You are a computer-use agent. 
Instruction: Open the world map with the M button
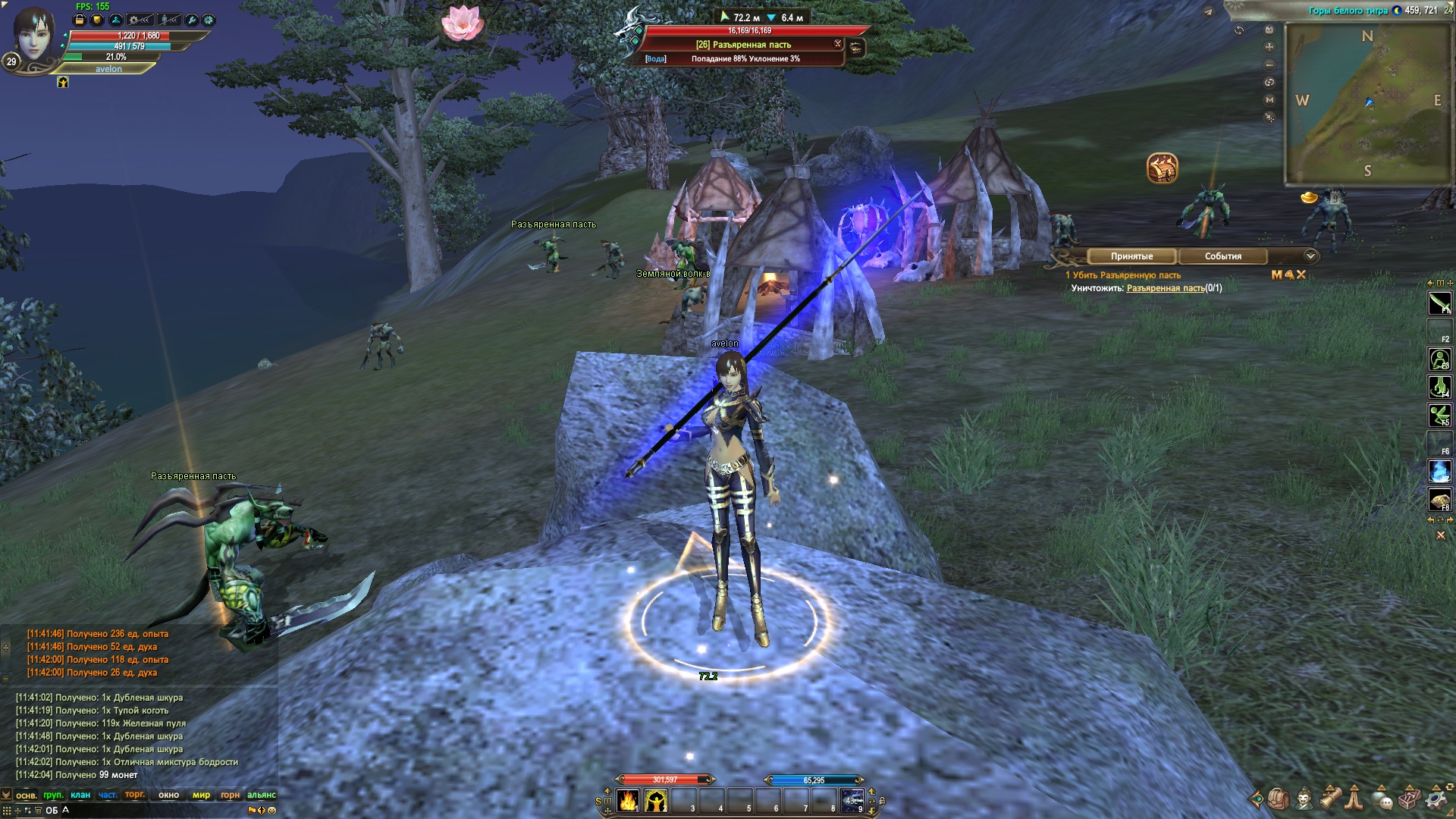(x=1269, y=100)
